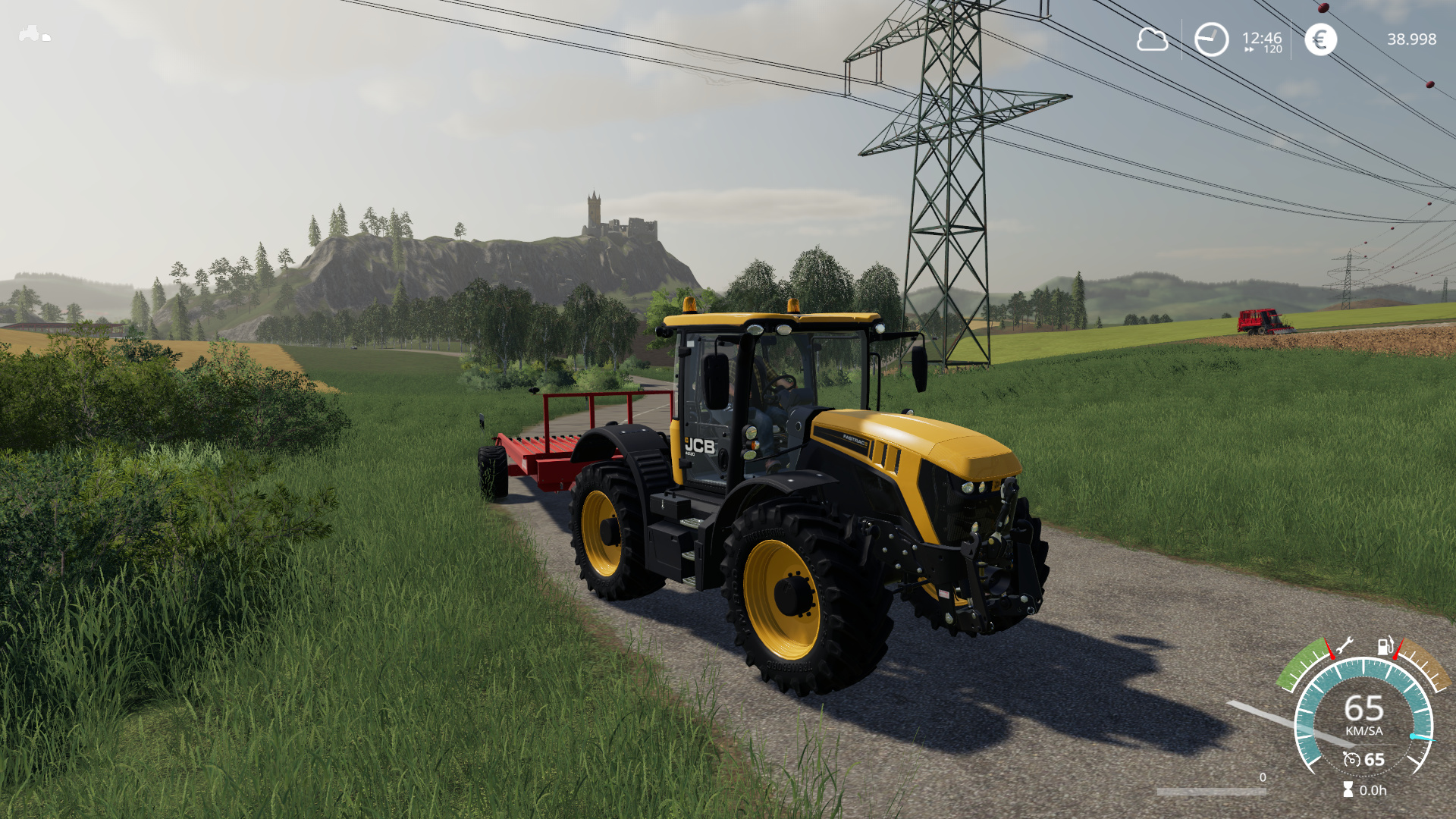Select the wrench damage icon
1456x819 pixels.
coord(1344,647)
